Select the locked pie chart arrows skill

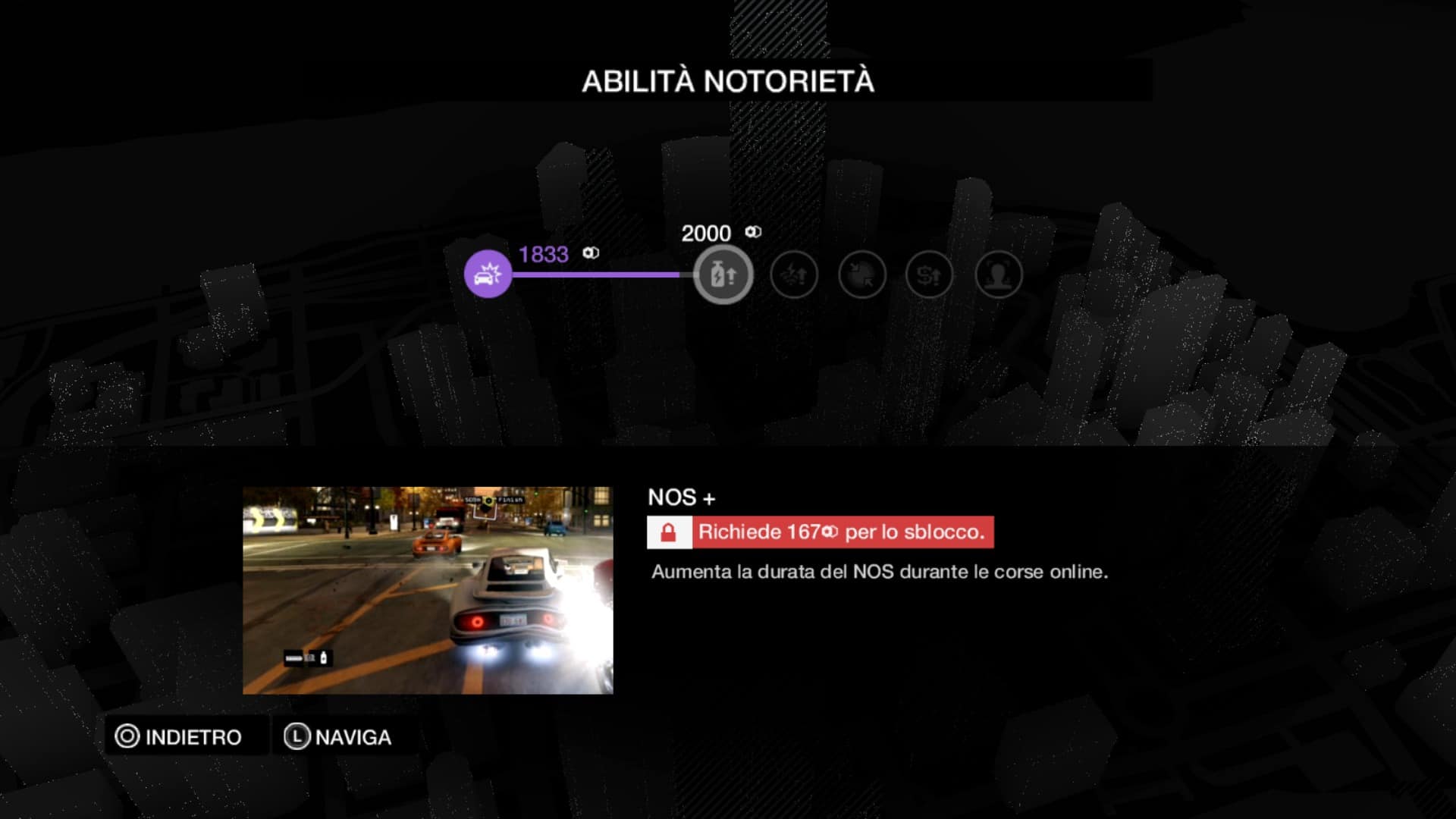862,275
